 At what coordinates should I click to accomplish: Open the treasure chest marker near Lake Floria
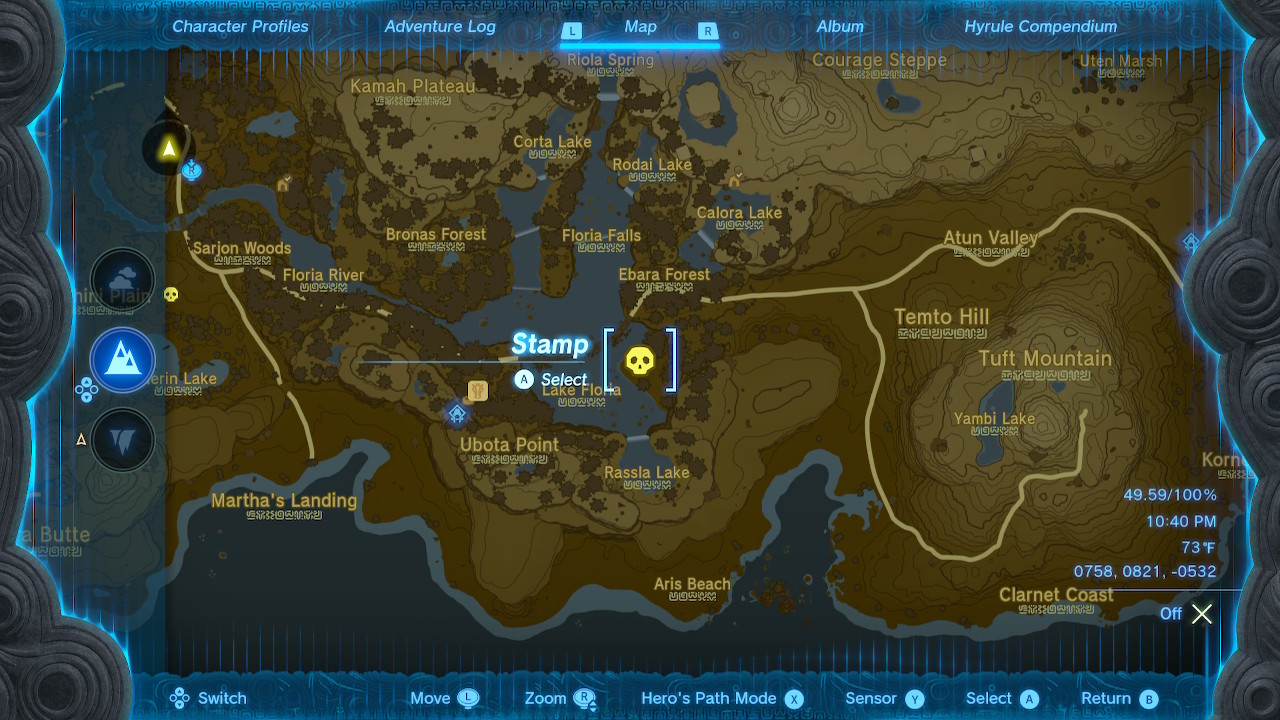pyautogui.click(x=478, y=391)
